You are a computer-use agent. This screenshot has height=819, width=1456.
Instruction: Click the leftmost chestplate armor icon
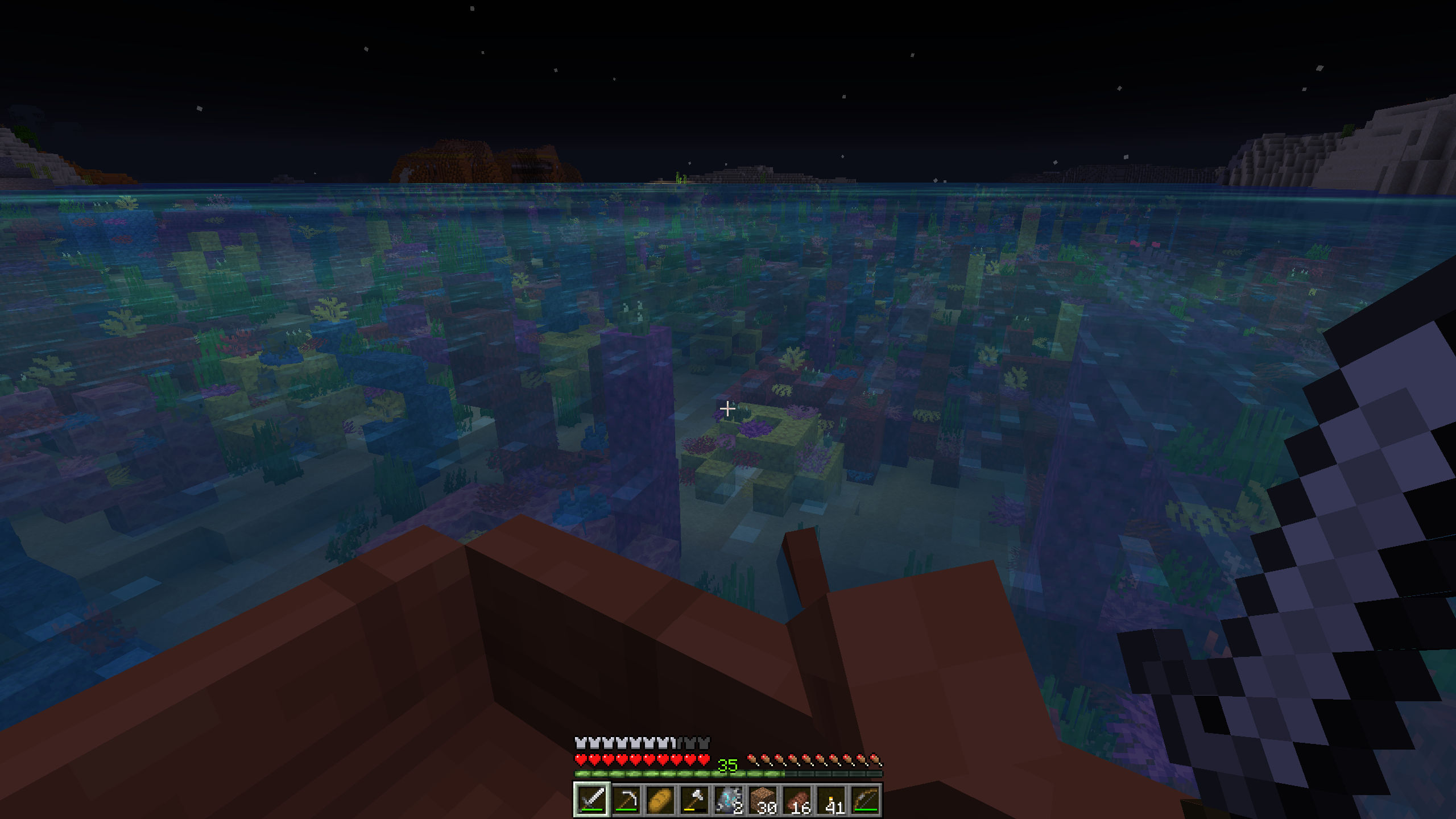click(580, 744)
